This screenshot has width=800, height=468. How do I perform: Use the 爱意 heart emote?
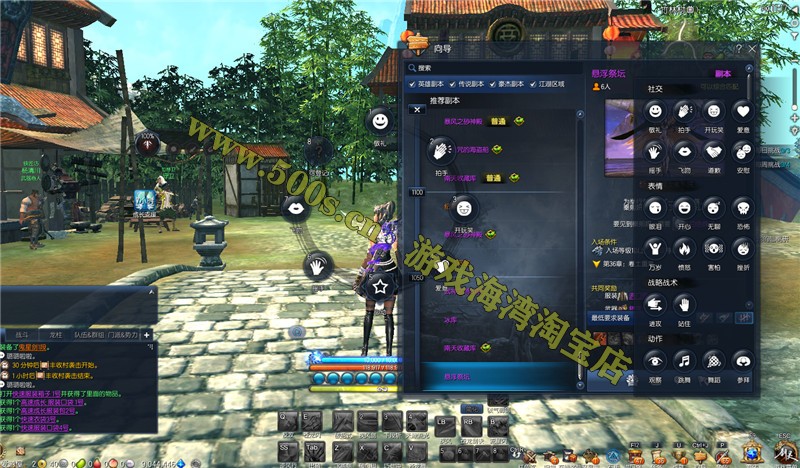click(x=742, y=111)
